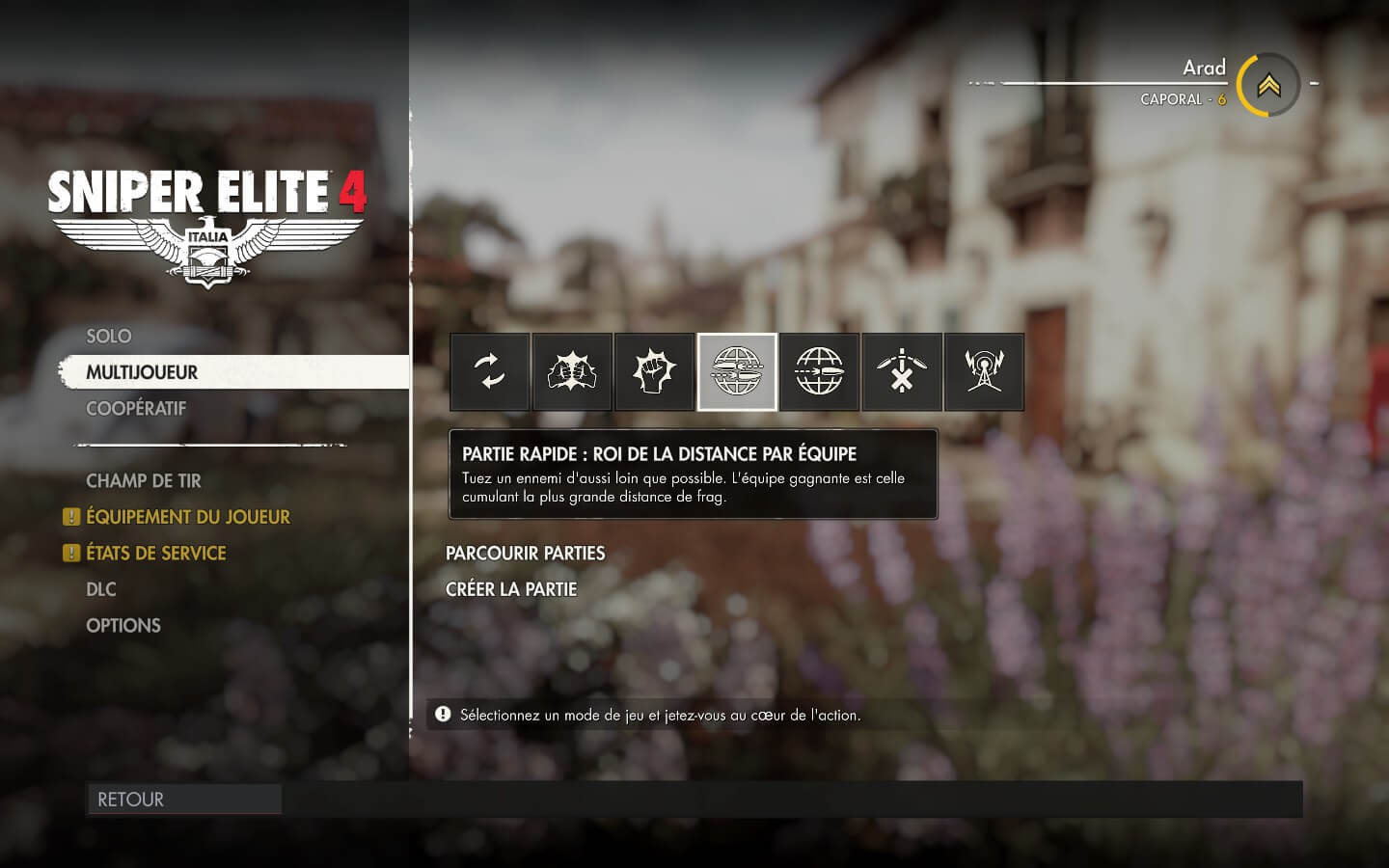
Task: Pick the radio tower mode icon
Action: click(984, 372)
